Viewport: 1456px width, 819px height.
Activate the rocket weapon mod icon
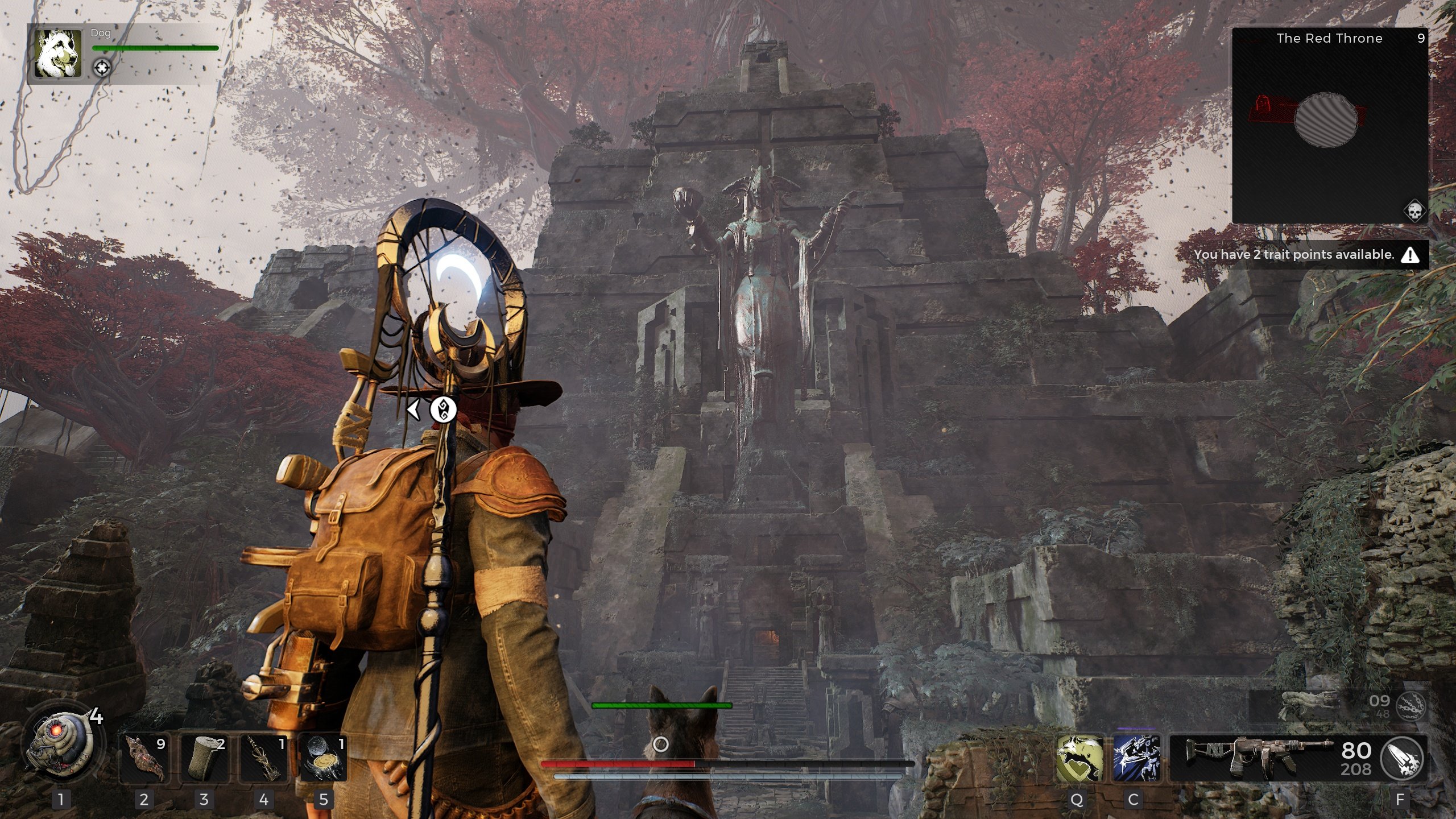[1403, 758]
